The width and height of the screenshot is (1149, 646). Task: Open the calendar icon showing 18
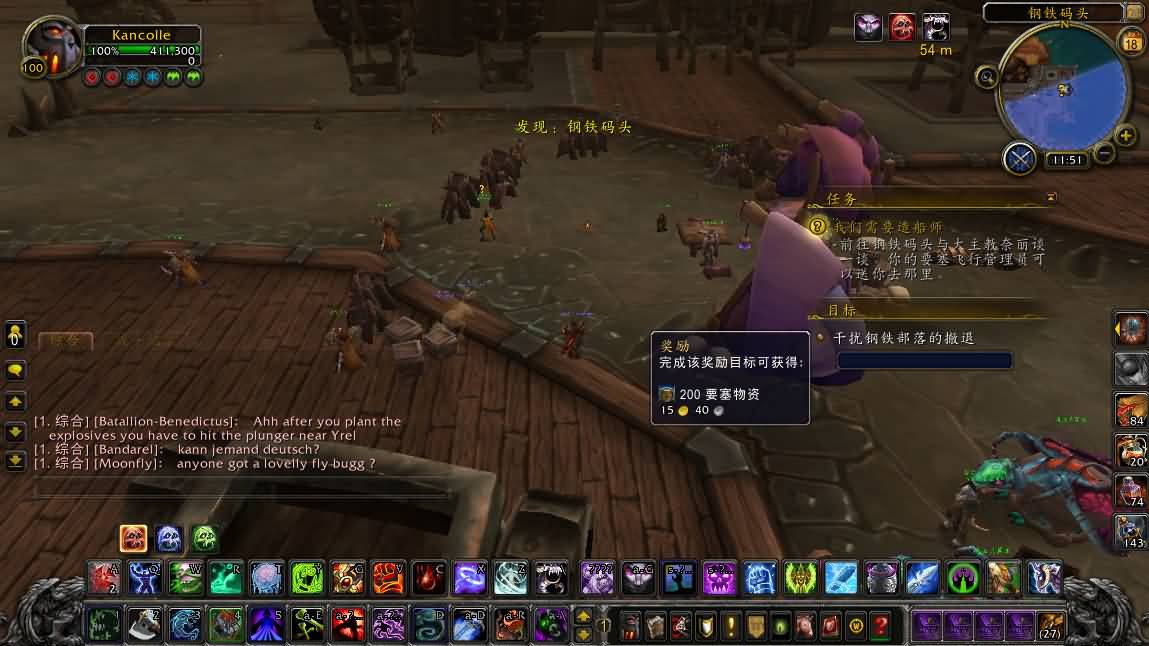click(x=1133, y=42)
